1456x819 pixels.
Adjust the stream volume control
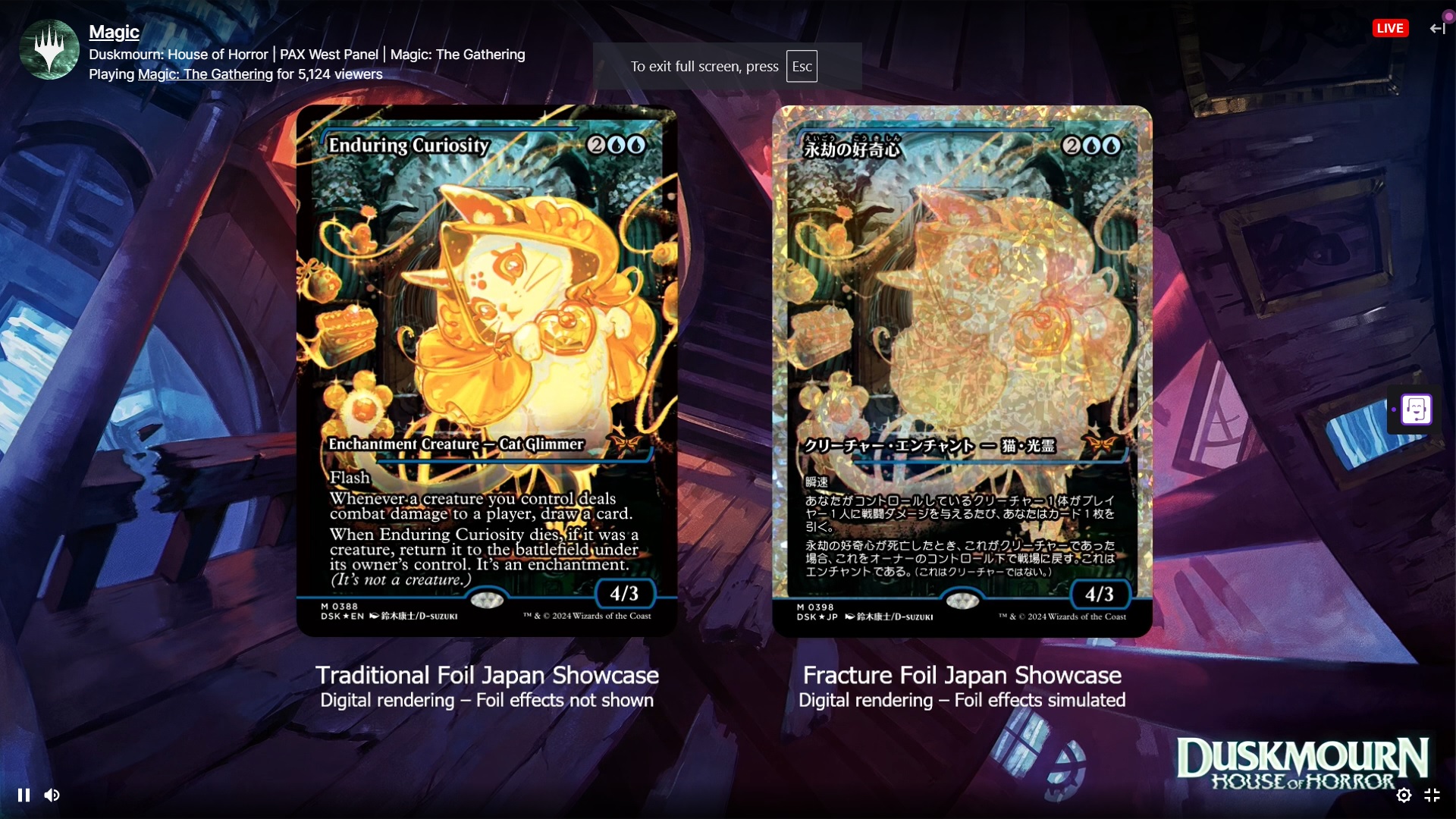pos(52,795)
